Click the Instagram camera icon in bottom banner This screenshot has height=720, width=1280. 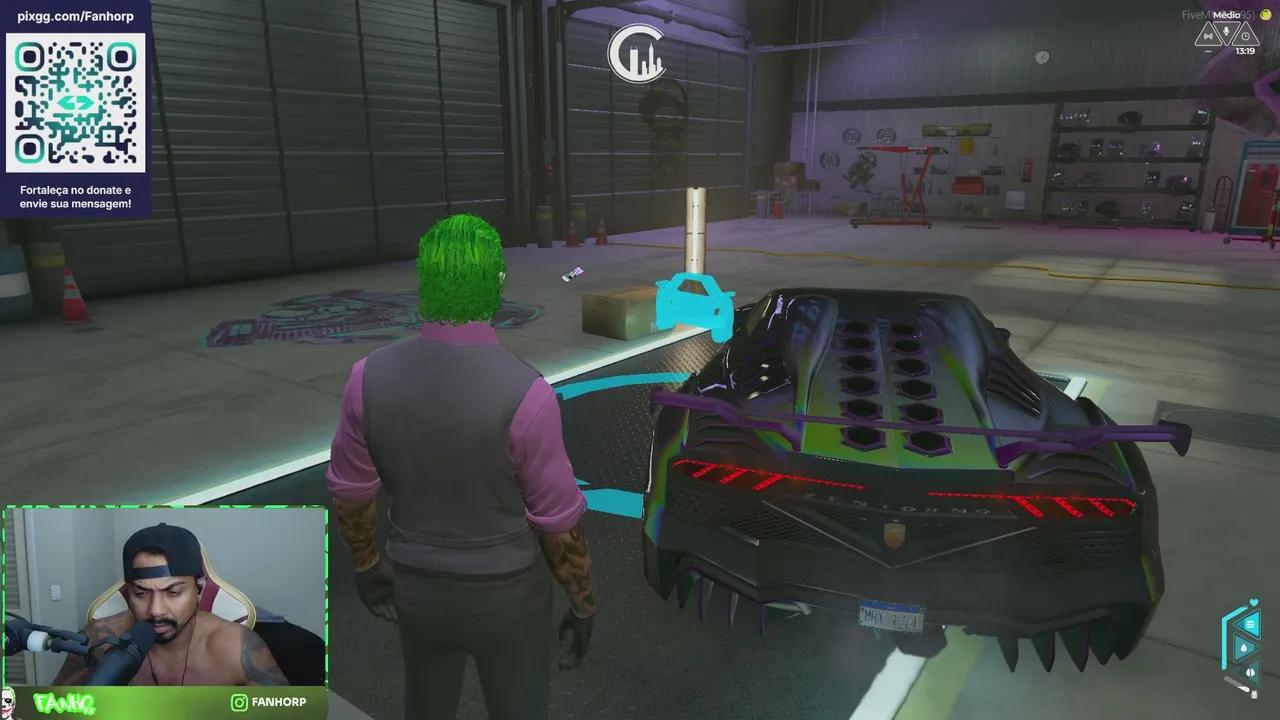[237, 702]
